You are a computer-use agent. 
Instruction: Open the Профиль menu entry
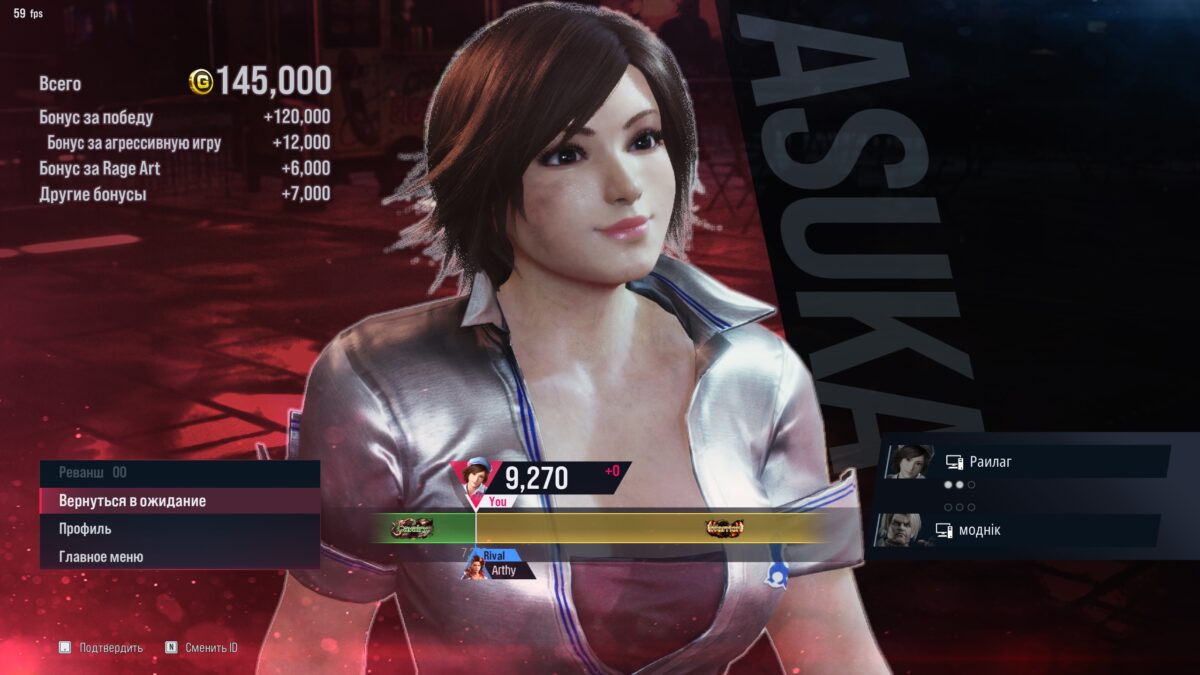(178, 528)
